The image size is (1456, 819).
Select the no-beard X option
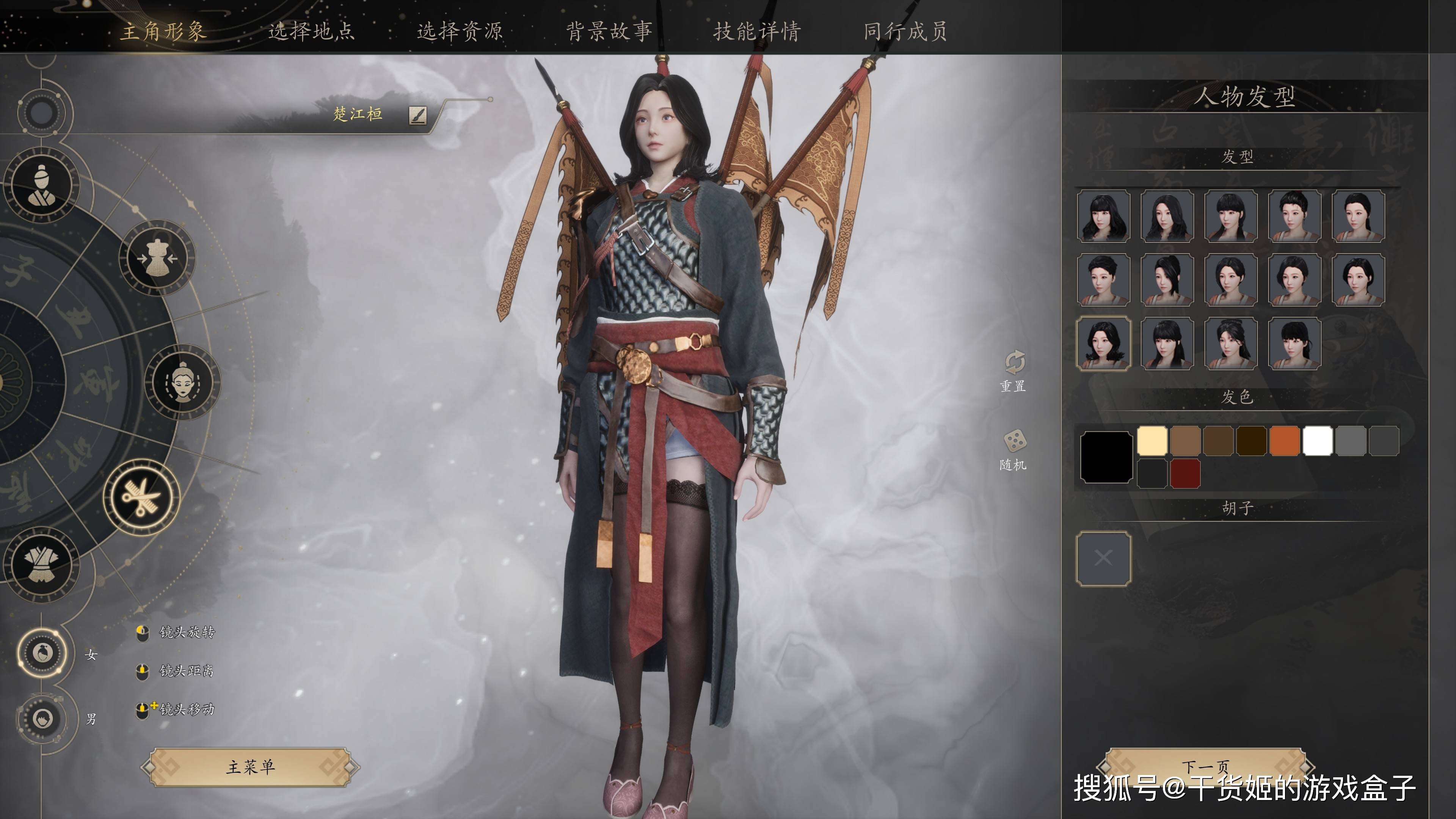point(1103,559)
